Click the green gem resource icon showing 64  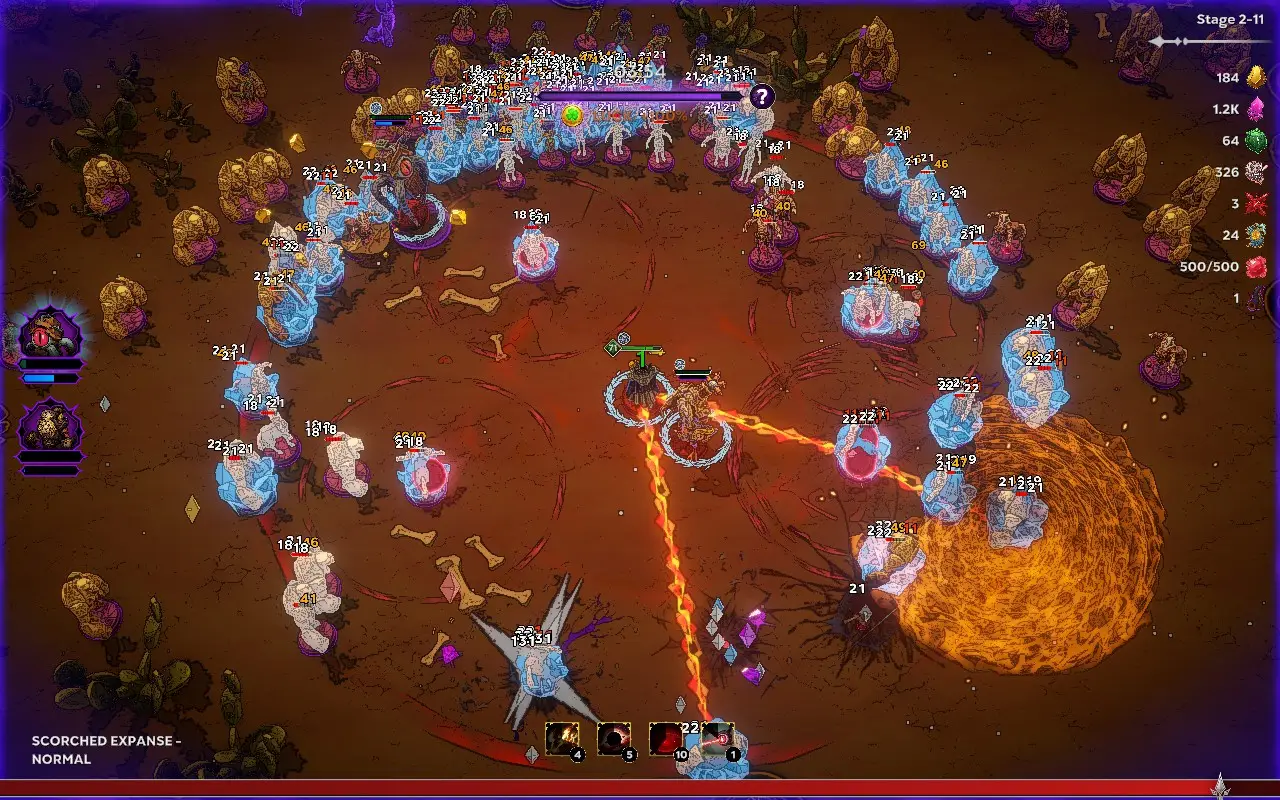[1258, 140]
